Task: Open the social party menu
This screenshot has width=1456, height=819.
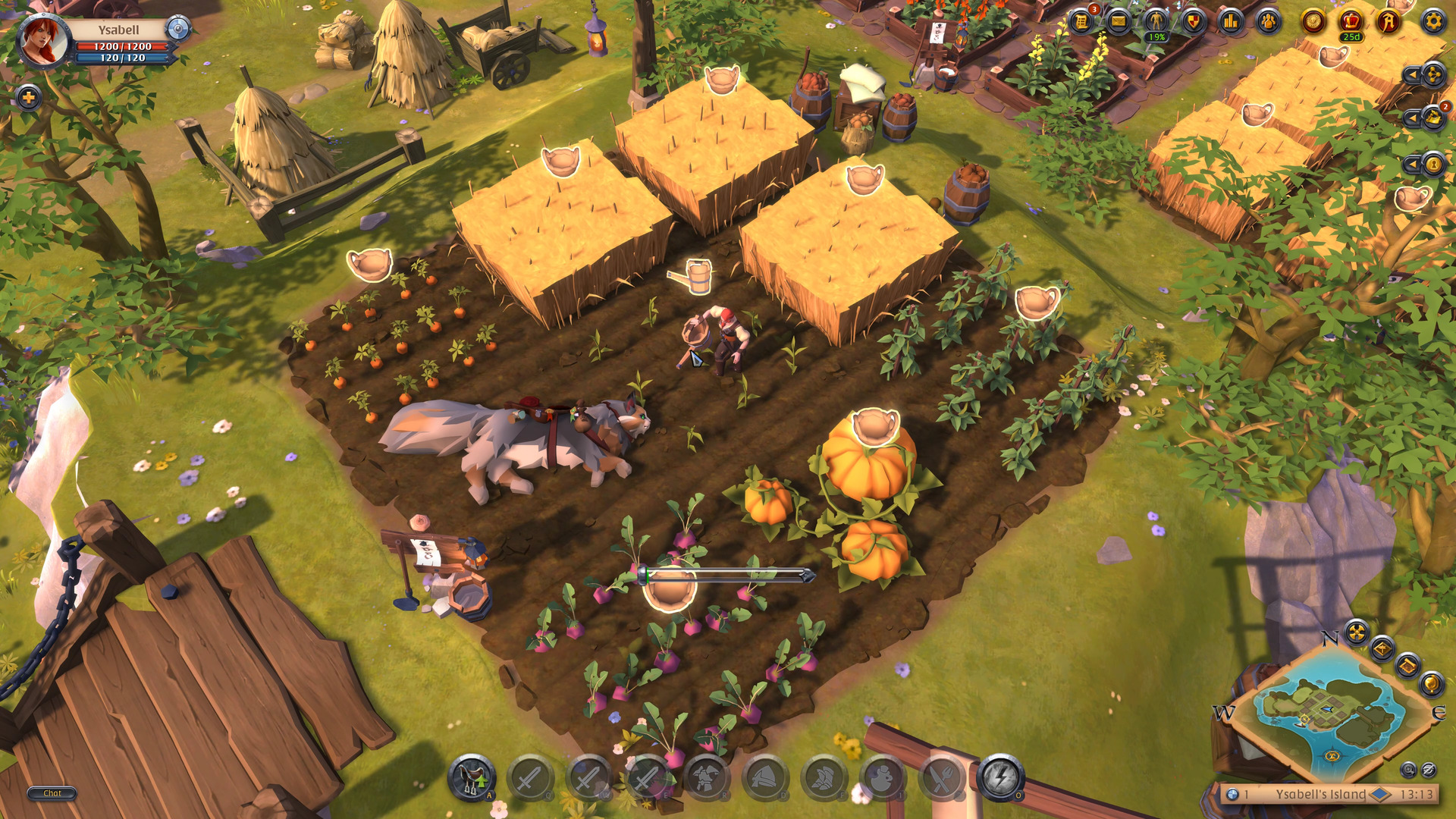Action: coord(1269,20)
